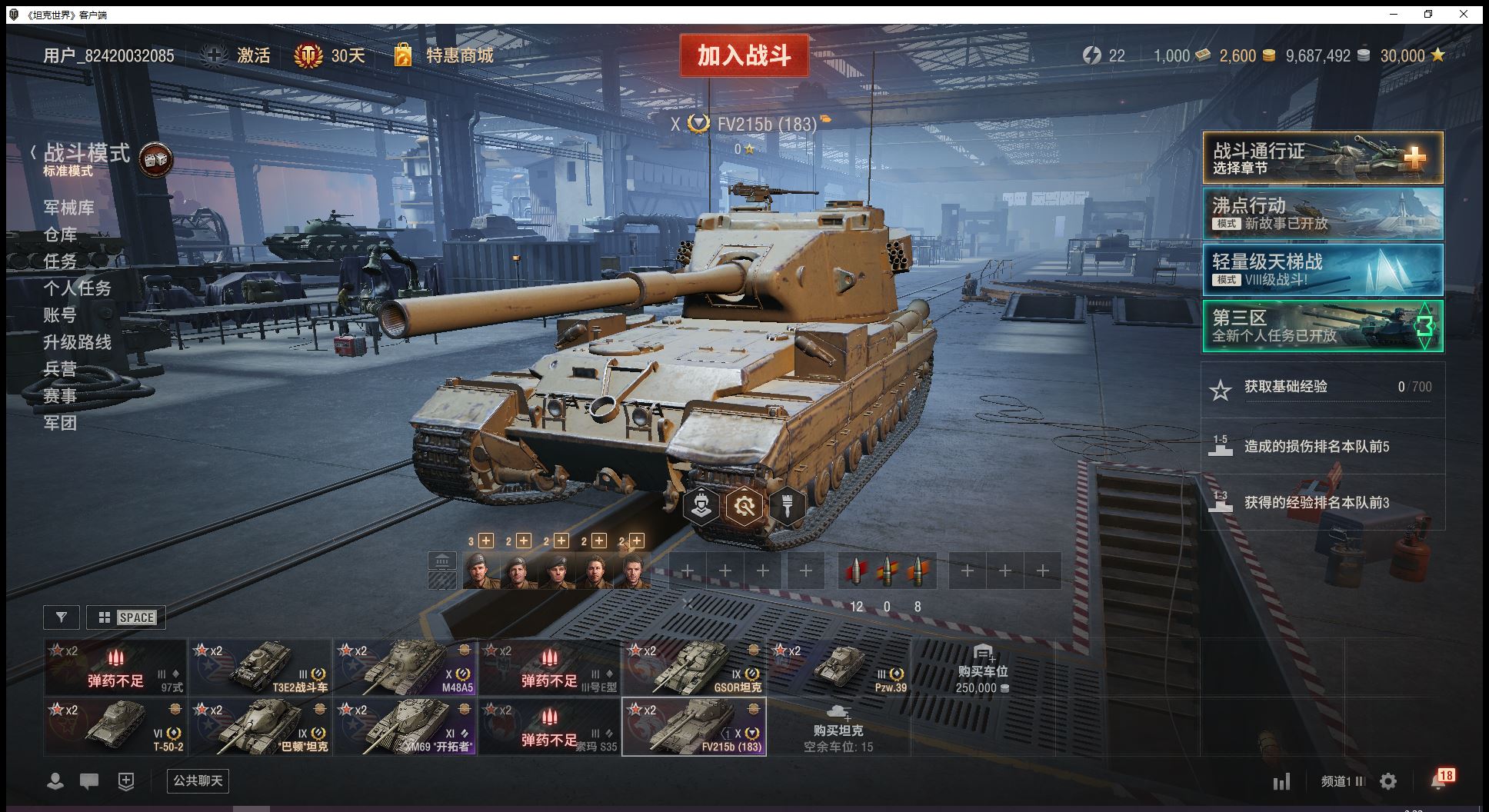Open the 军团 clan page
The image size is (1489, 812).
[60, 423]
